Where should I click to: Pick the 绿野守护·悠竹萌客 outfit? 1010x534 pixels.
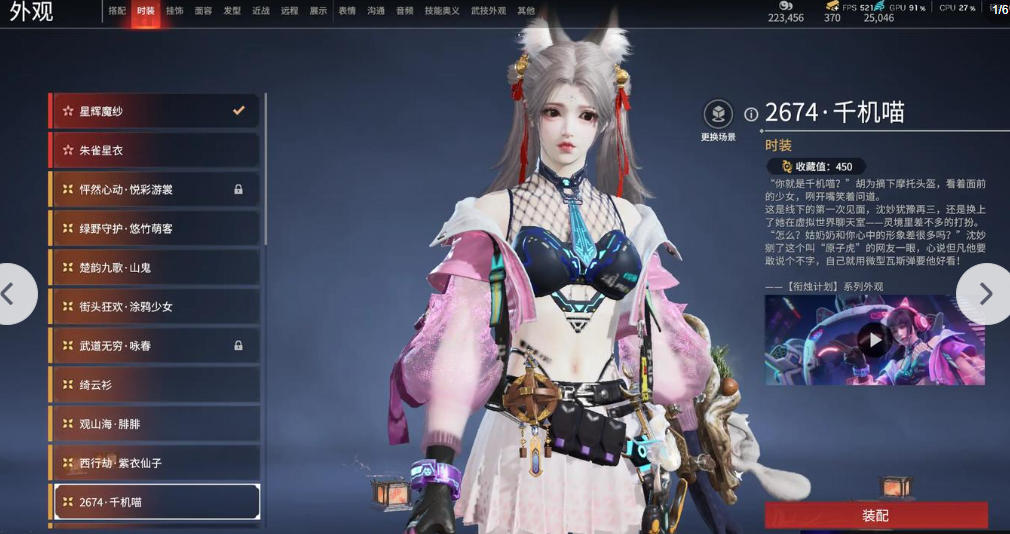click(x=153, y=228)
